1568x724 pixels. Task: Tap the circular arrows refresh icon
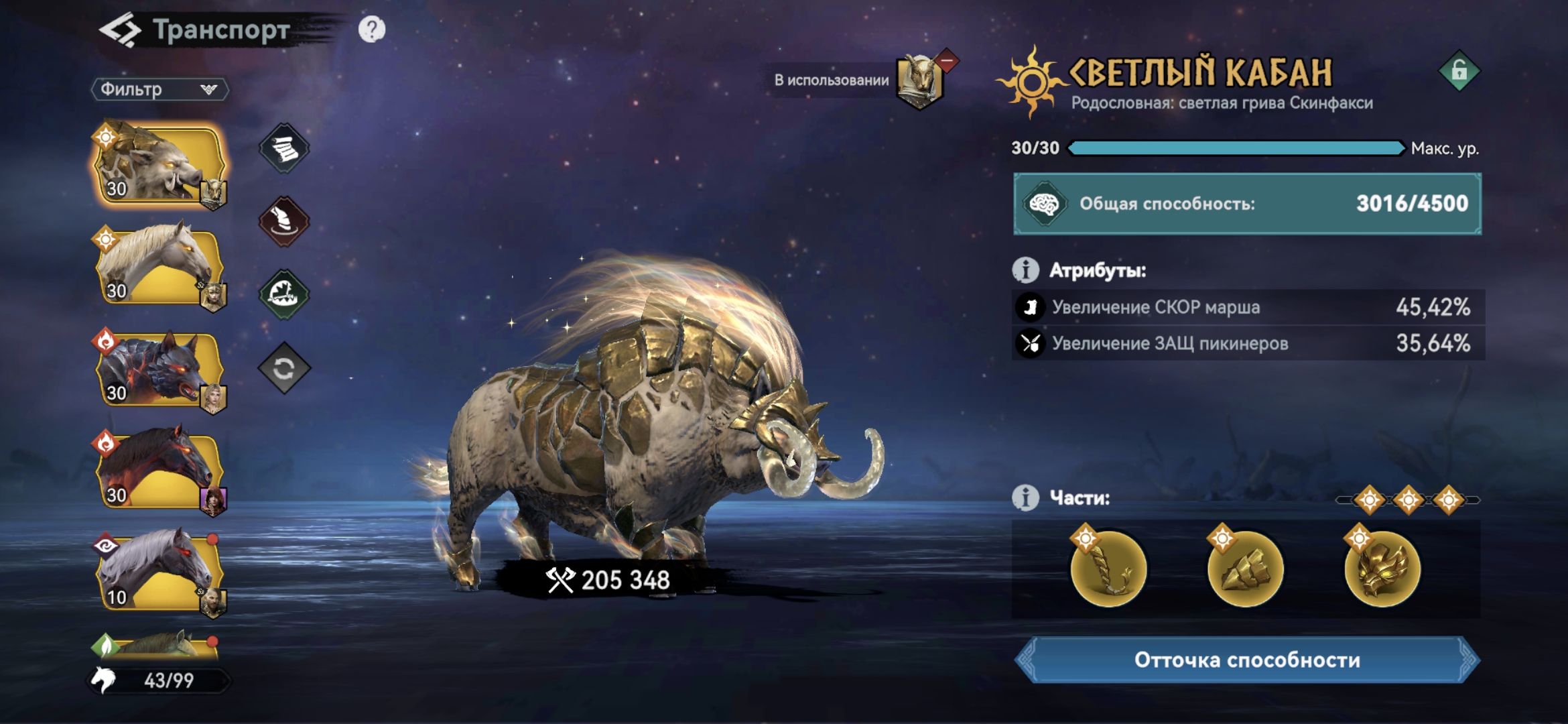coord(284,368)
